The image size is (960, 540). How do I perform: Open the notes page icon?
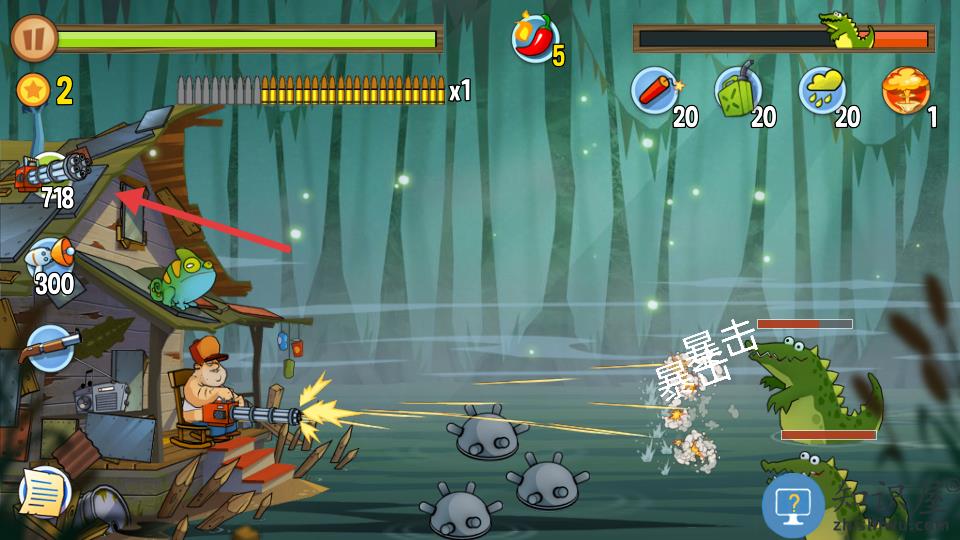coord(43,490)
